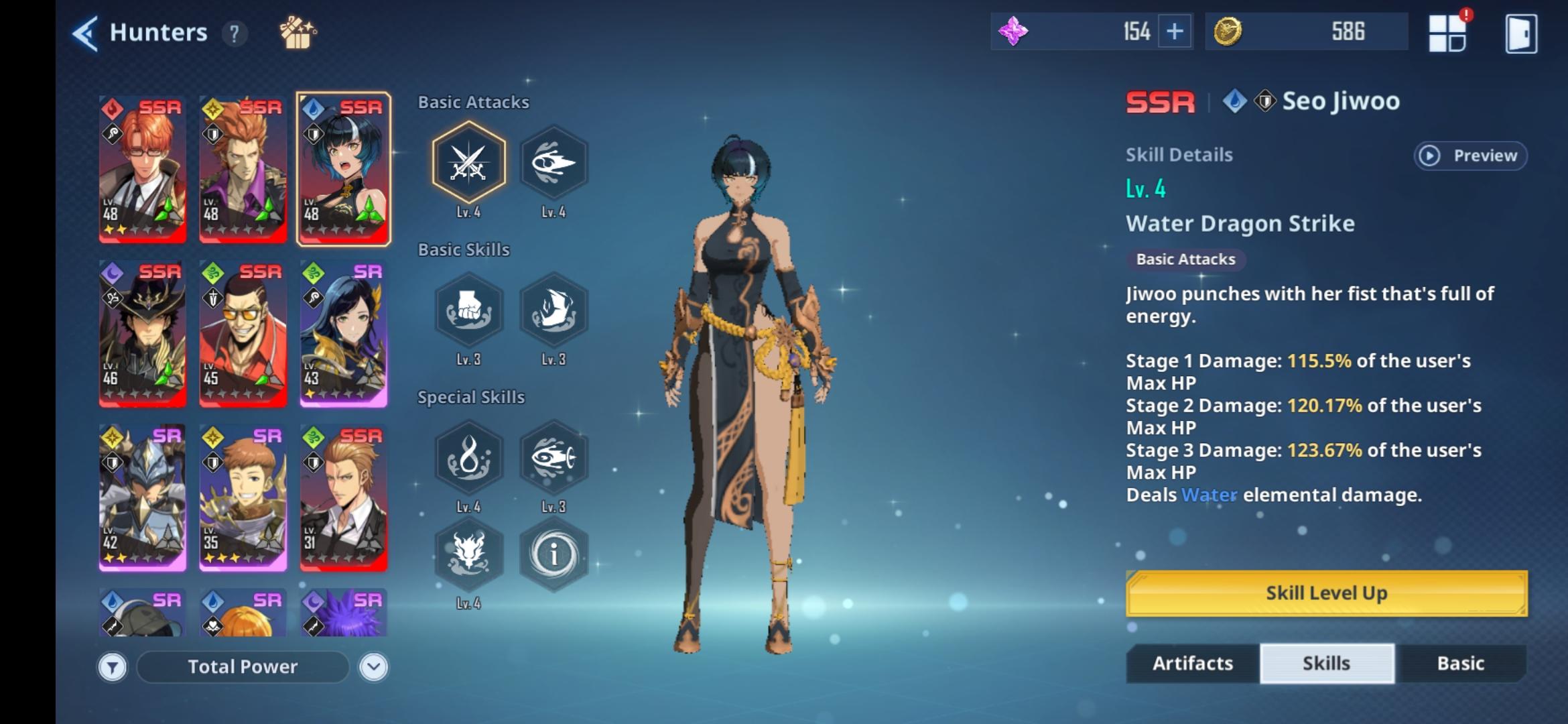Select the dragon-shaped Special Skill icon
The image size is (1568, 724).
pyautogui.click(x=469, y=554)
